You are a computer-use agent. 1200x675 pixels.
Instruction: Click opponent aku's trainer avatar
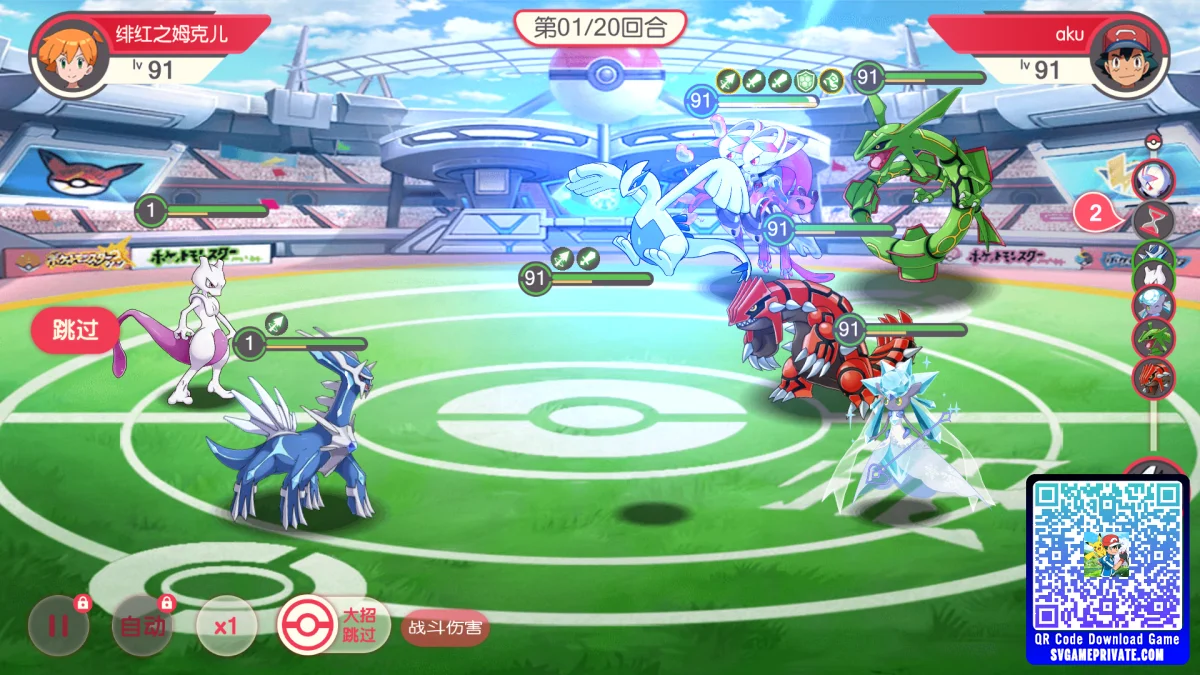point(1129,57)
